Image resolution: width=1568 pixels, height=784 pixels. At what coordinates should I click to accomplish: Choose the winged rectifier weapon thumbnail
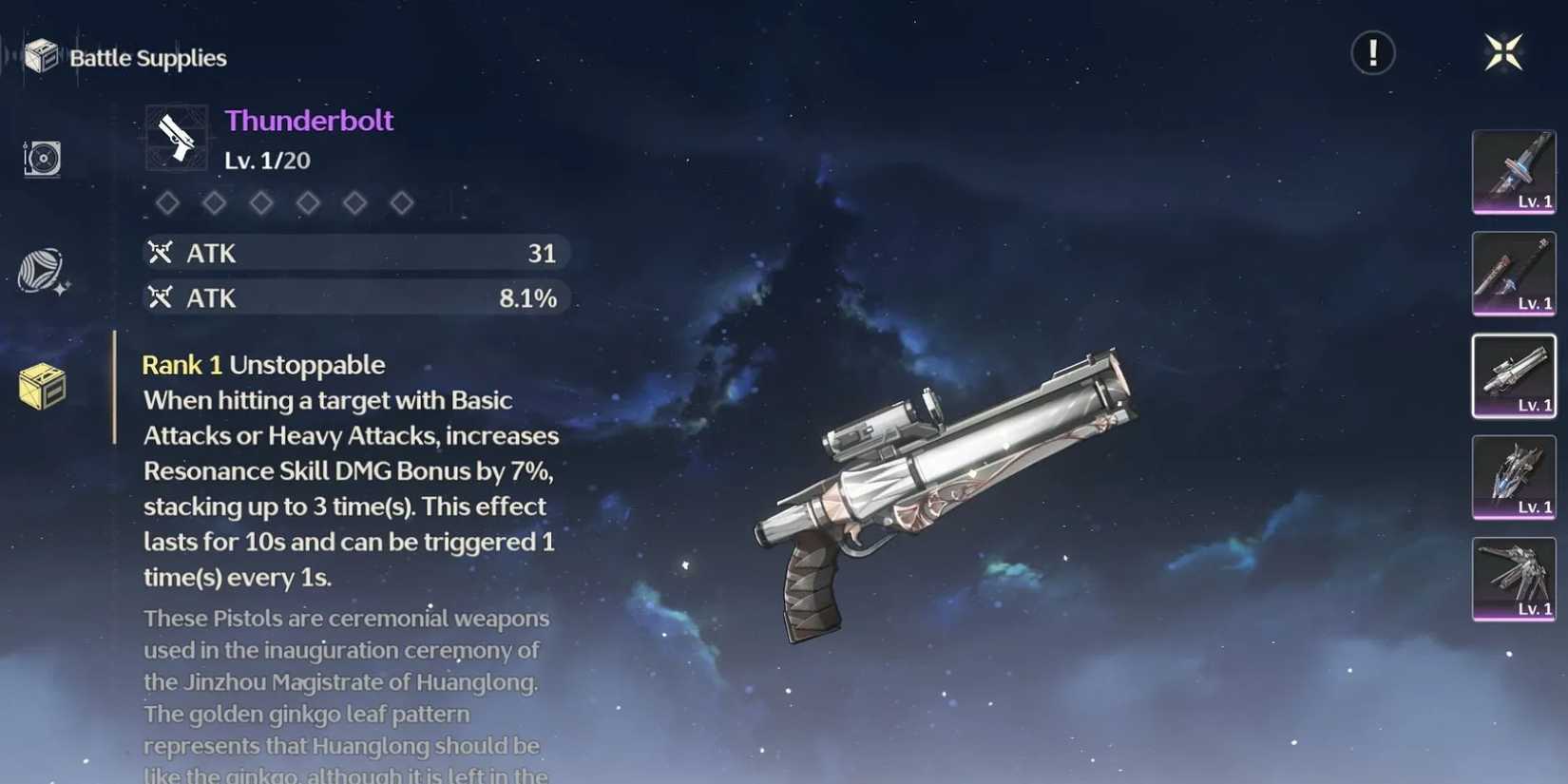click(x=1513, y=579)
